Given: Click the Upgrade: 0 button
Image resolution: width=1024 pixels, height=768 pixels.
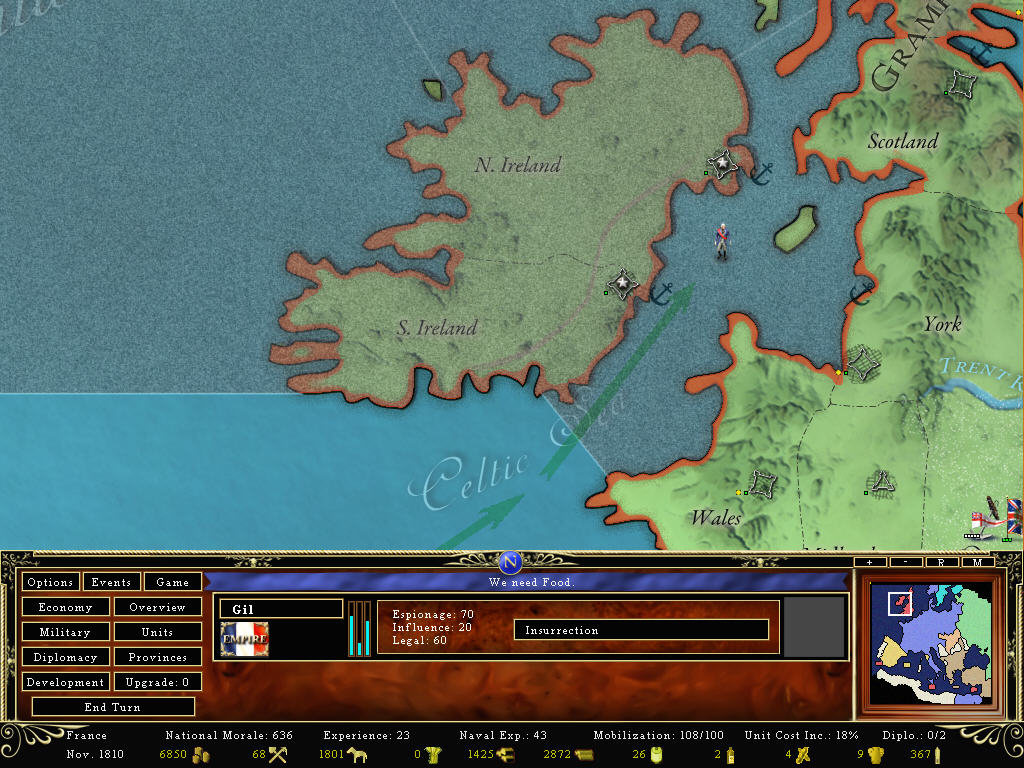Looking at the screenshot, I should click(x=157, y=682).
